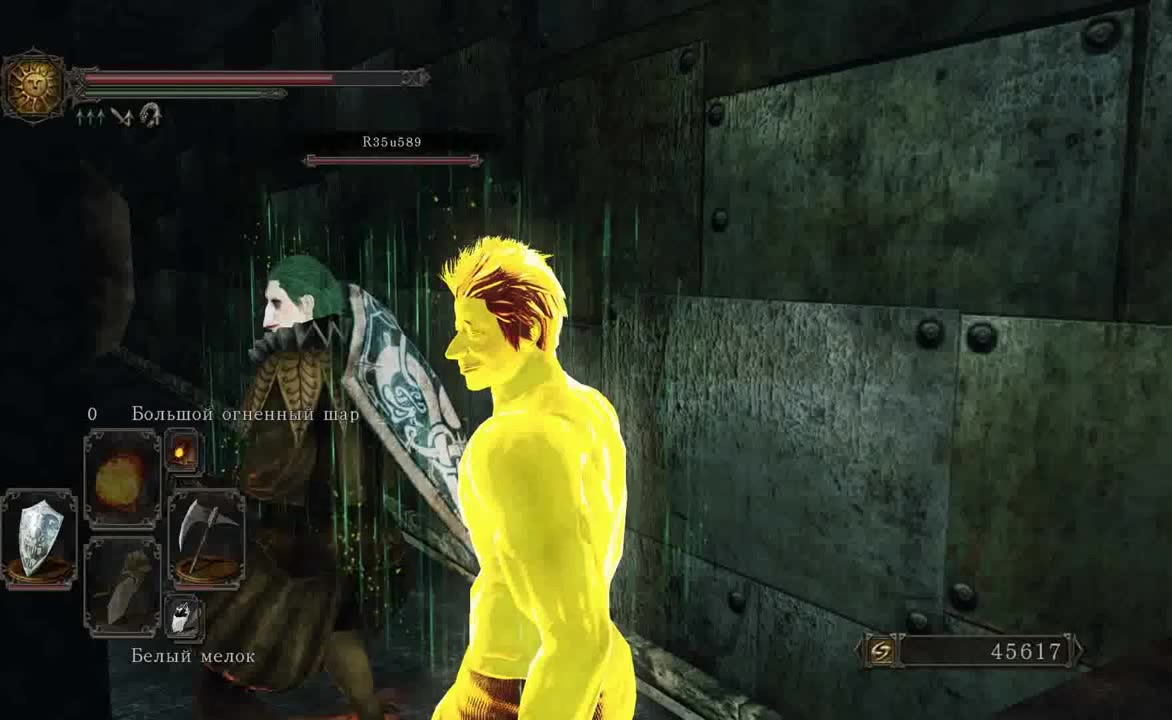Select the gauntlet item slot
The image size is (1172, 720).
pyautogui.click(x=122, y=588)
